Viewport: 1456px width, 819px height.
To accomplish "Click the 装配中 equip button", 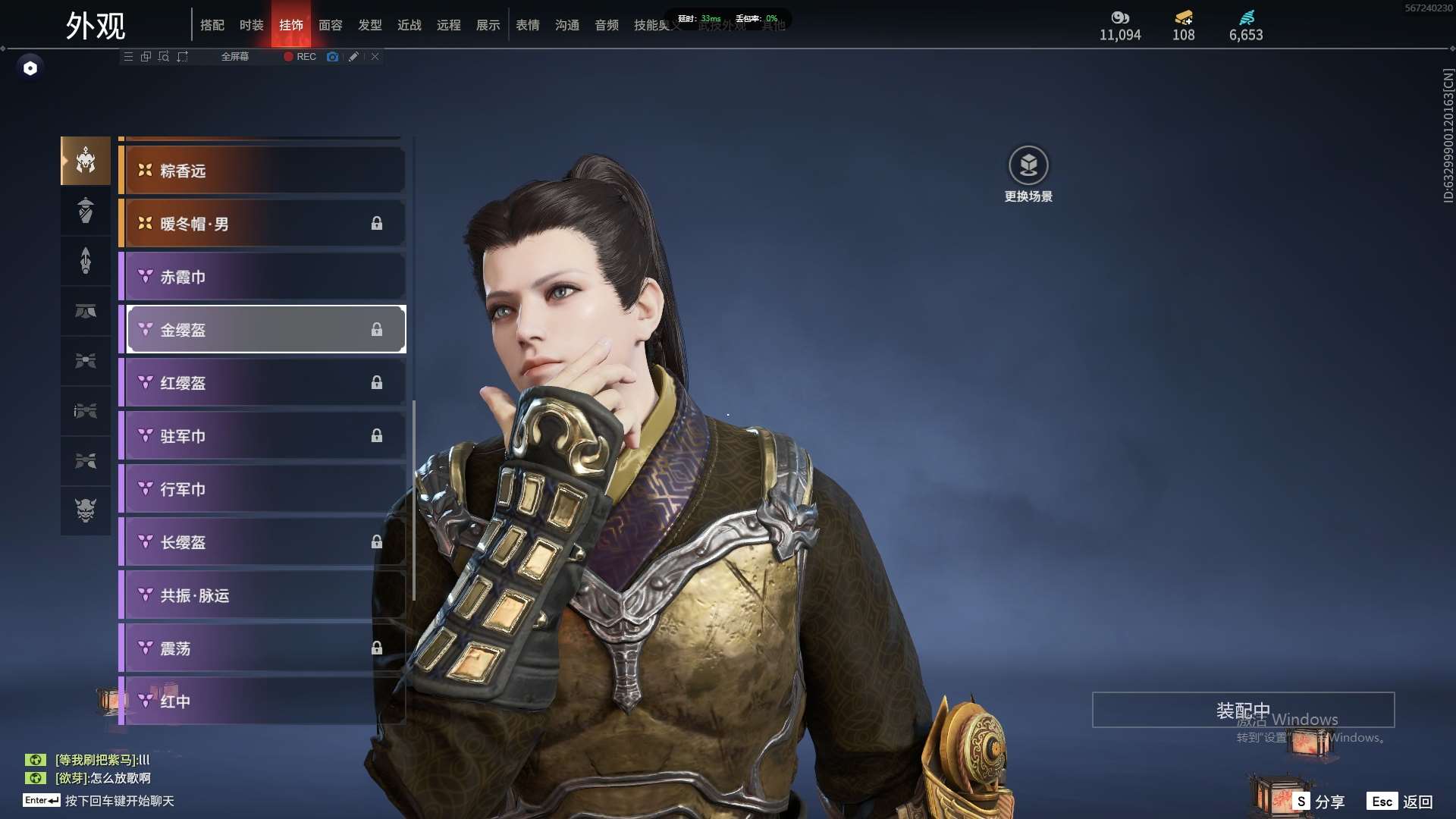I will click(x=1243, y=711).
